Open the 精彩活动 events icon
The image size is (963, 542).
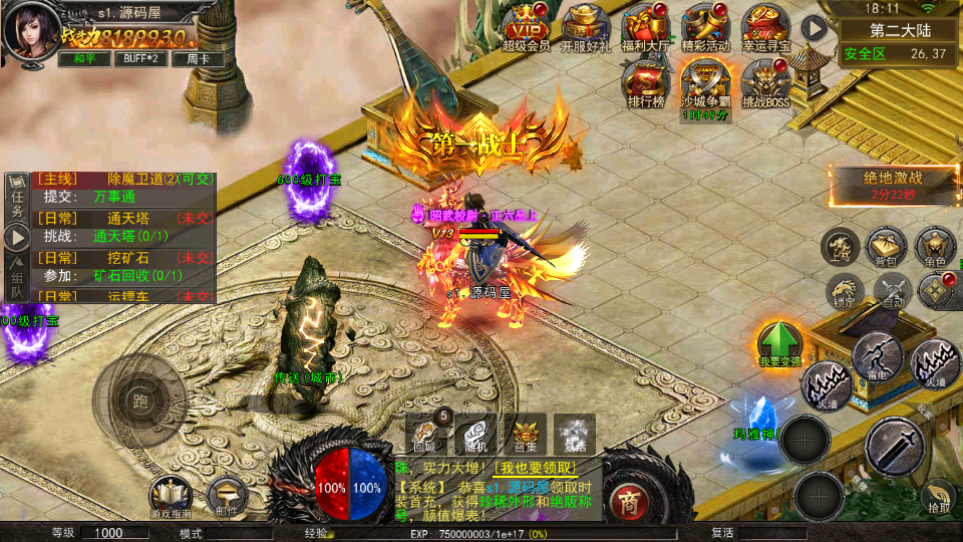tap(706, 25)
